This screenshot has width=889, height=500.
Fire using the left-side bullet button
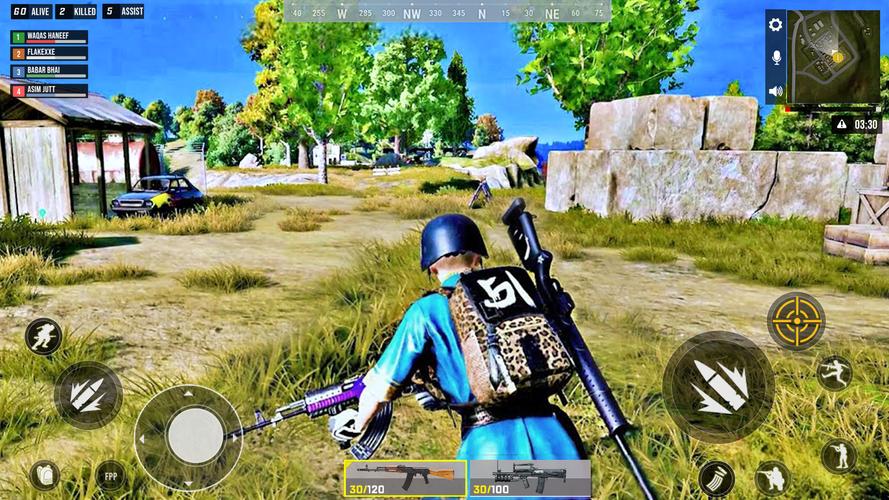[88, 395]
